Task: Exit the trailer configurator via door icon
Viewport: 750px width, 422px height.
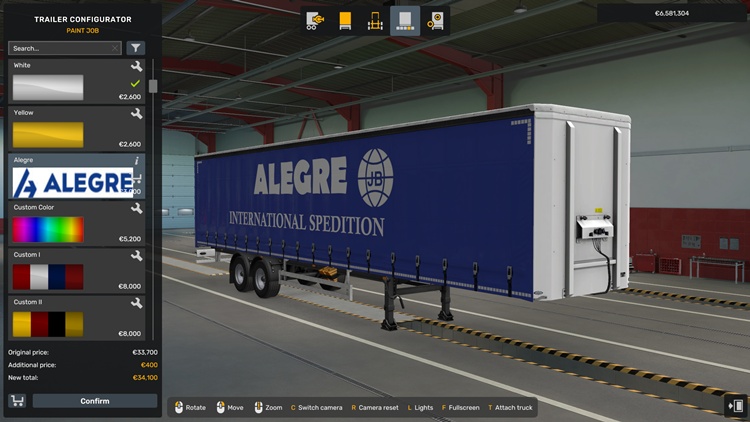Action: 736,406
